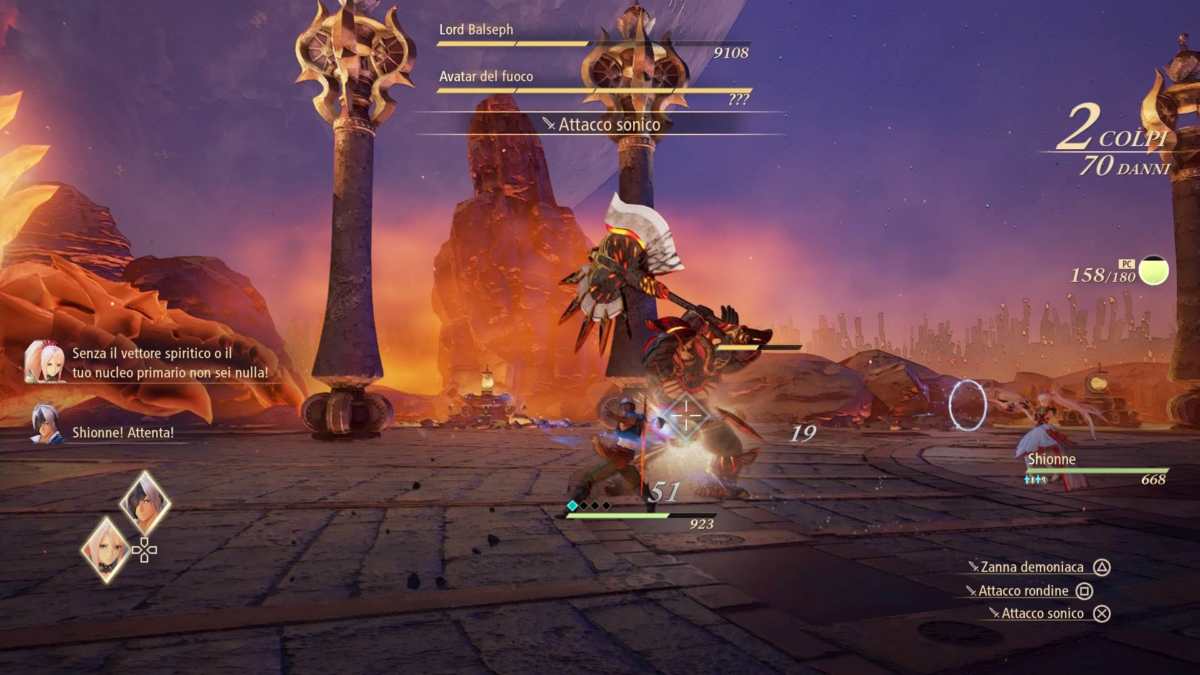Image resolution: width=1200 pixels, height=675 pixels.
Task: Trigger the dark-haired character's boost attack portrait
Action: (x=145, y=502)
